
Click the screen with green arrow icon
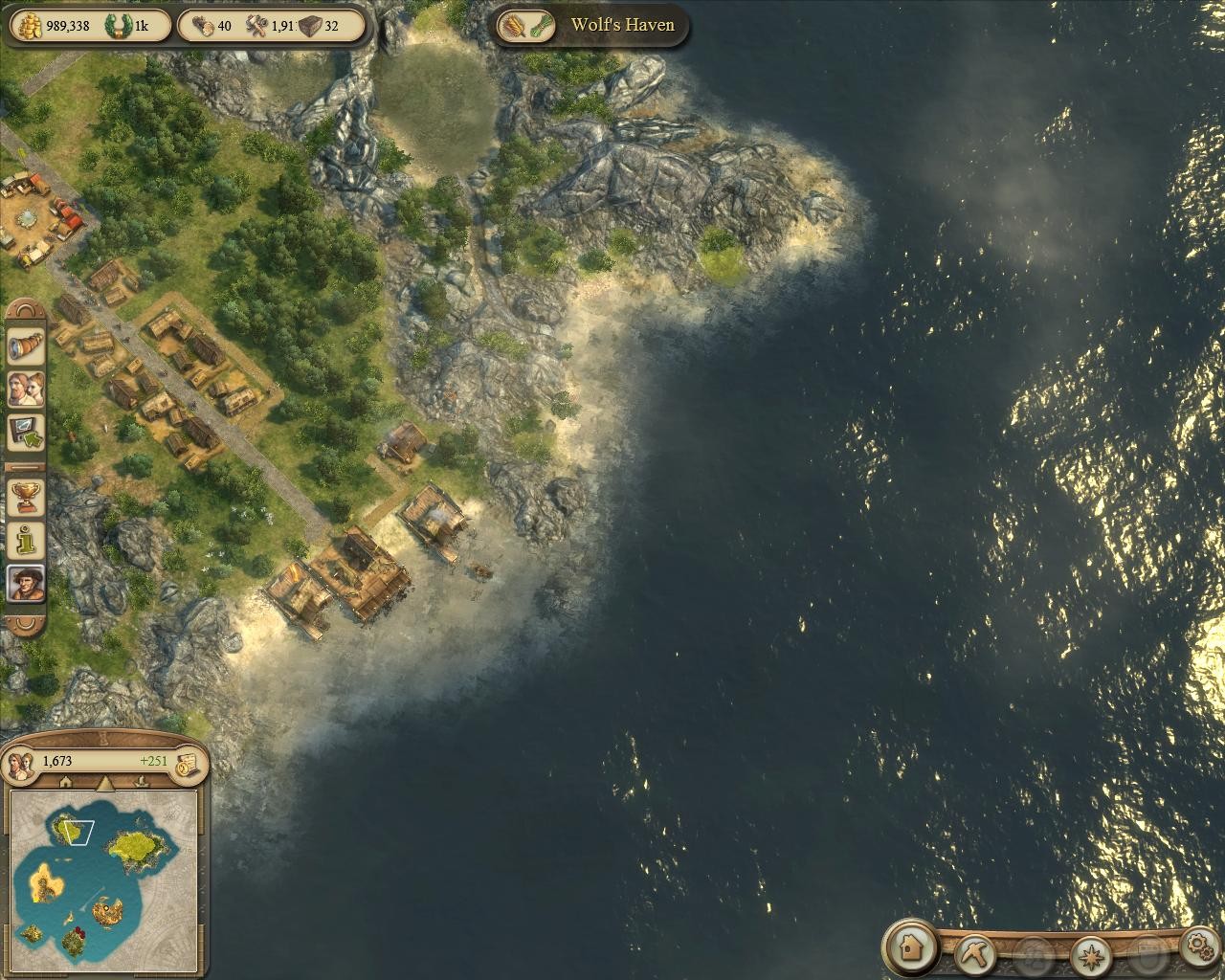[x=25, y=433]
